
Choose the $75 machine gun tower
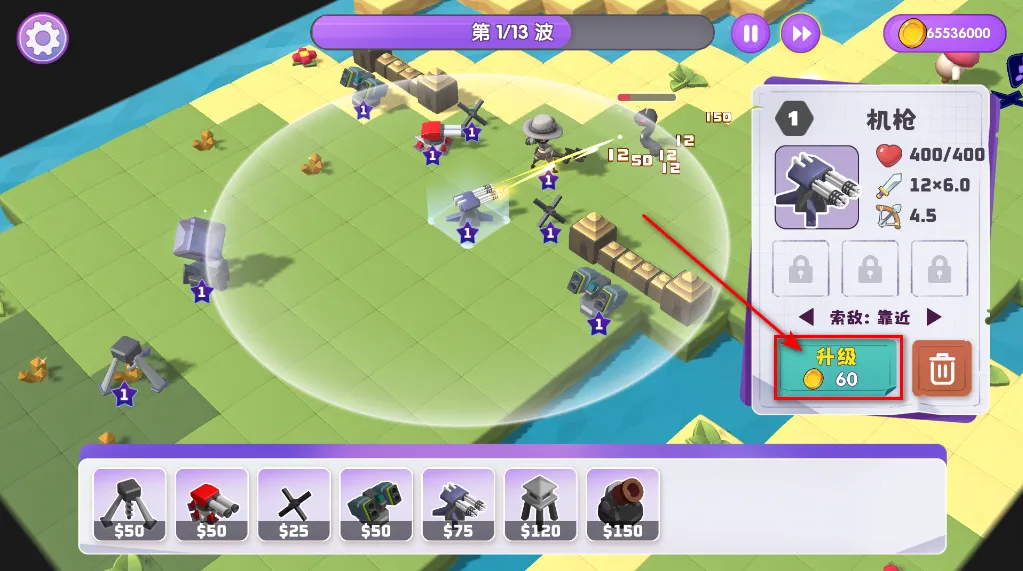(458, 505)
